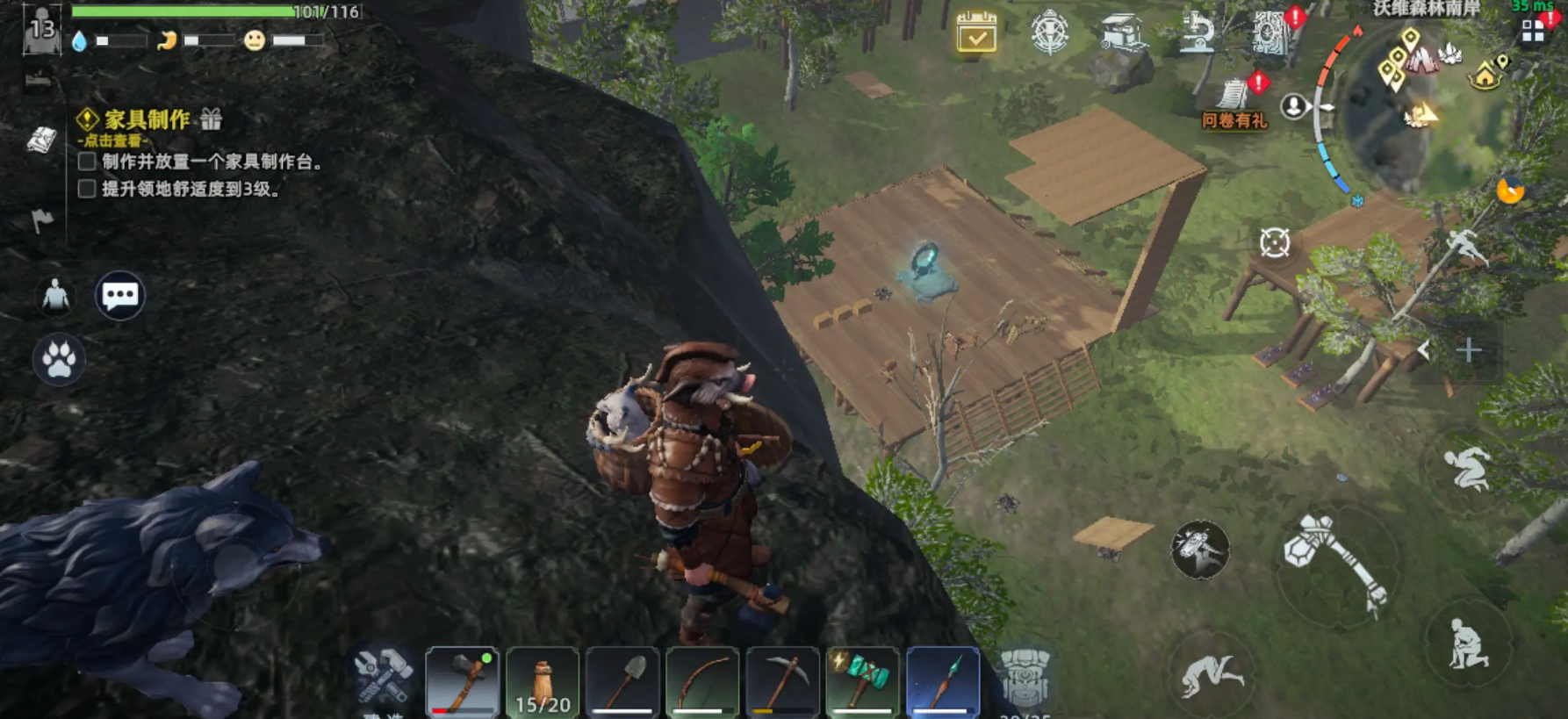
Task: Open the chat speech bubble
Action: [120, 296]
